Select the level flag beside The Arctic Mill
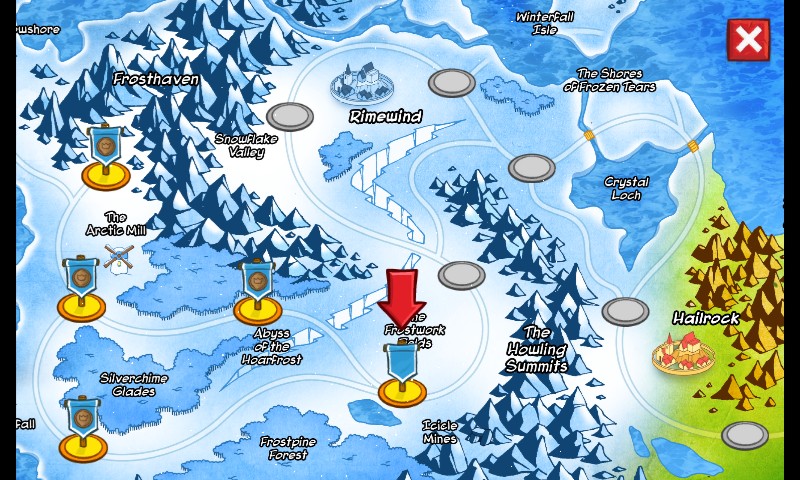Screen dimensions: 800x480 (x=81, y=289)
